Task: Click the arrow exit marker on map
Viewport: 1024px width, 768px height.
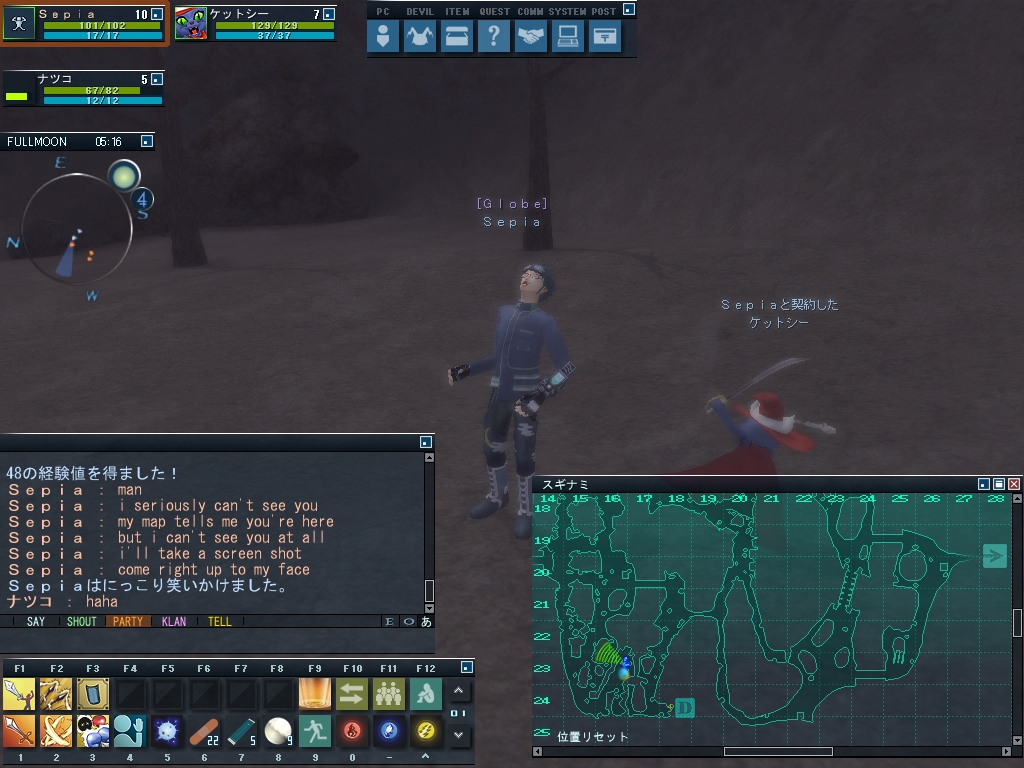Action: (994, 556)
